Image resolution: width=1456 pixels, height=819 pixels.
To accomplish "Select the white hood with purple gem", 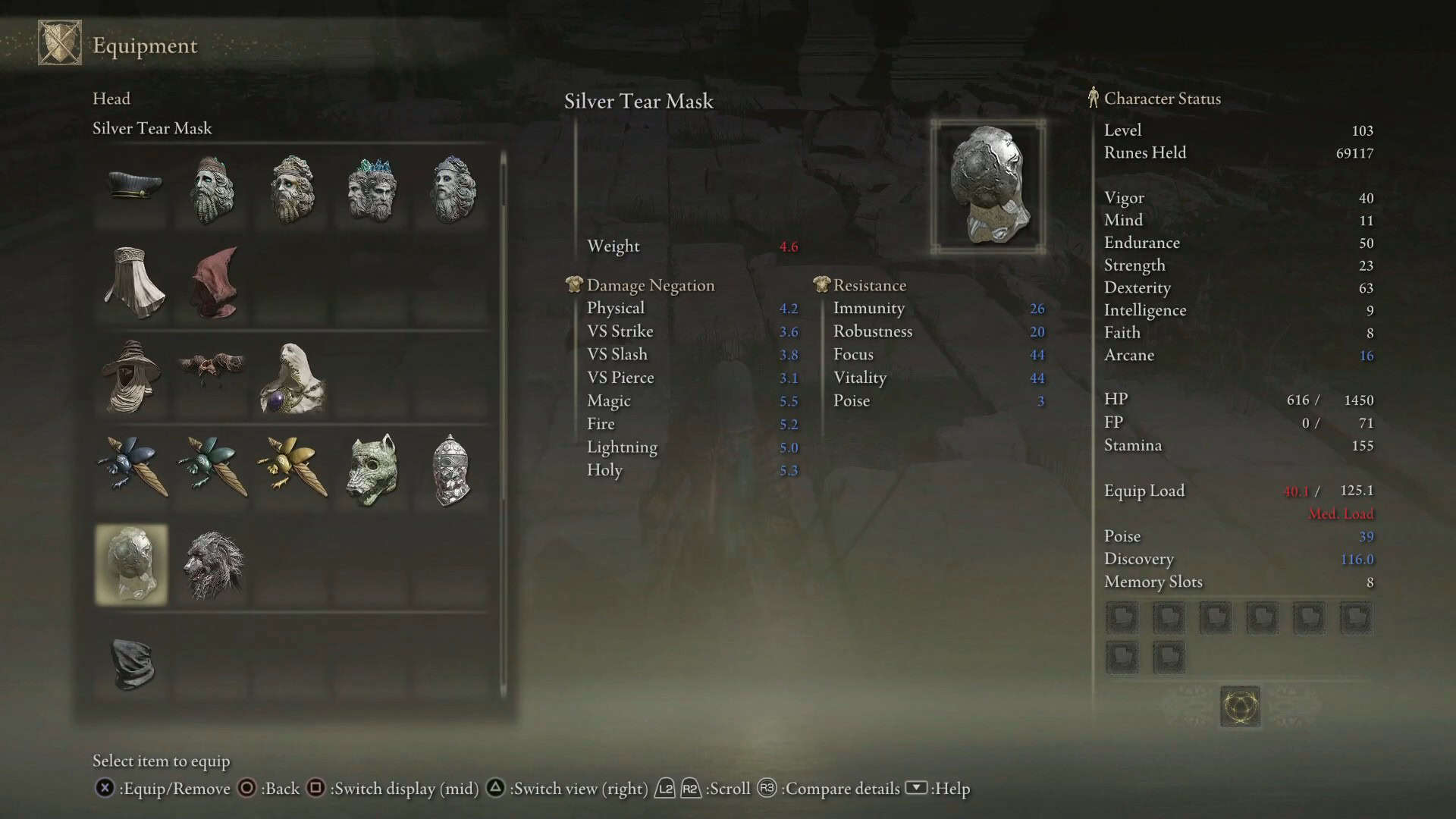I will [x=293, y=378].
